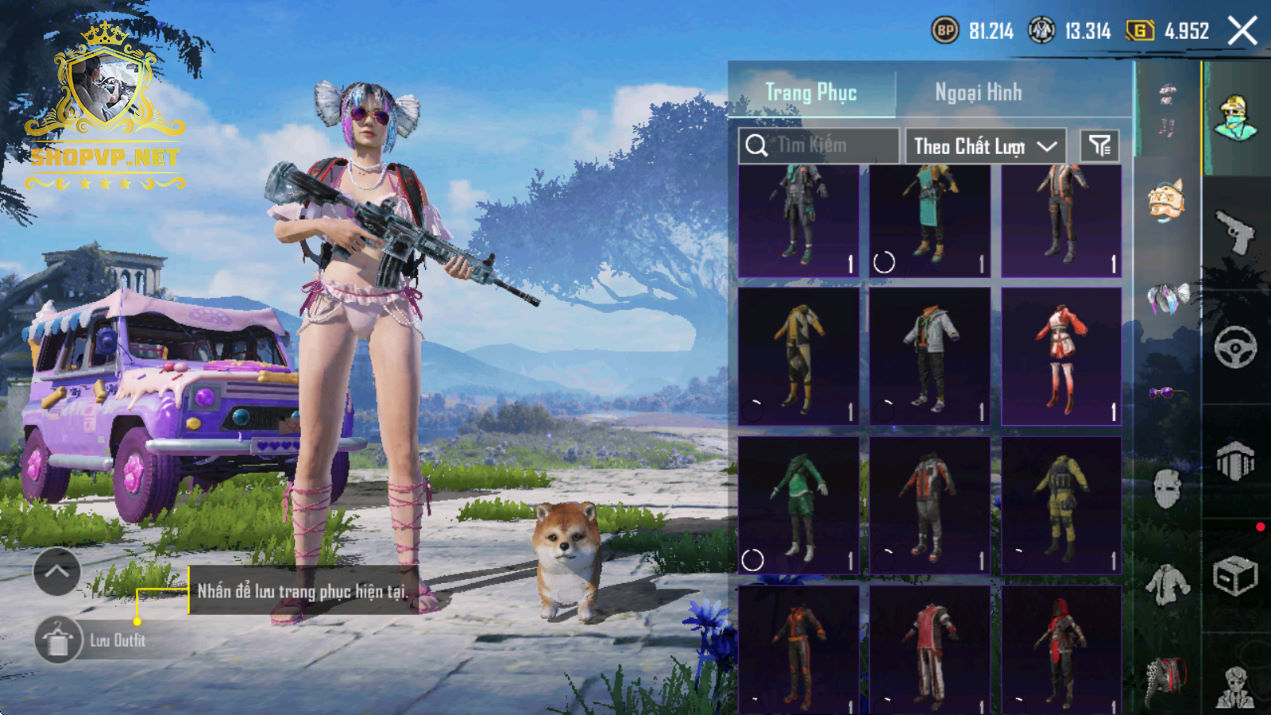Select the purple sunglasses slot
Image resolution: width=1271 pixels, height=715 pixels.
[x=1166, y=393]
